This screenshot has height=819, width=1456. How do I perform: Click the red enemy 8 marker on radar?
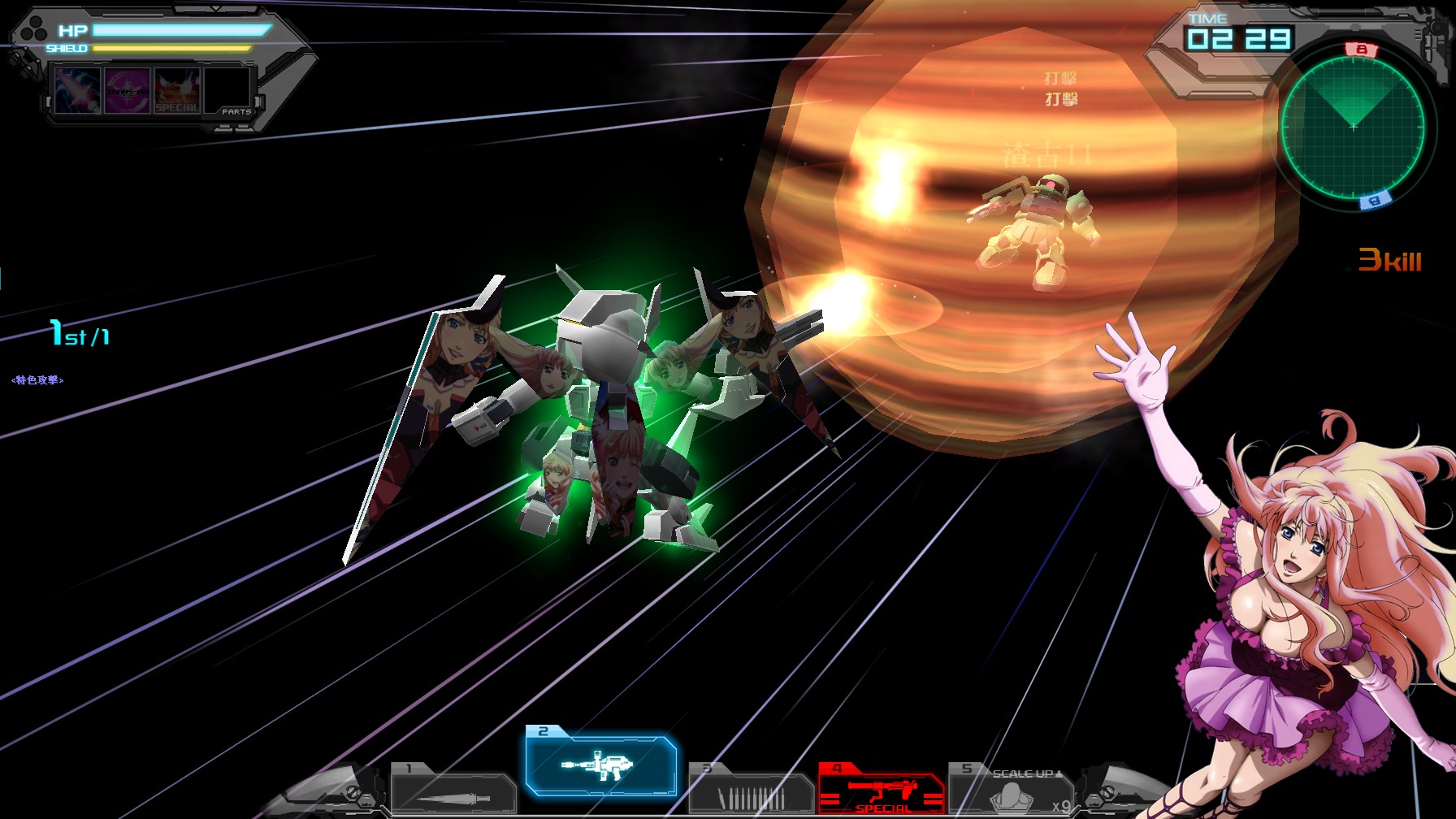(x=1360, y=48)
